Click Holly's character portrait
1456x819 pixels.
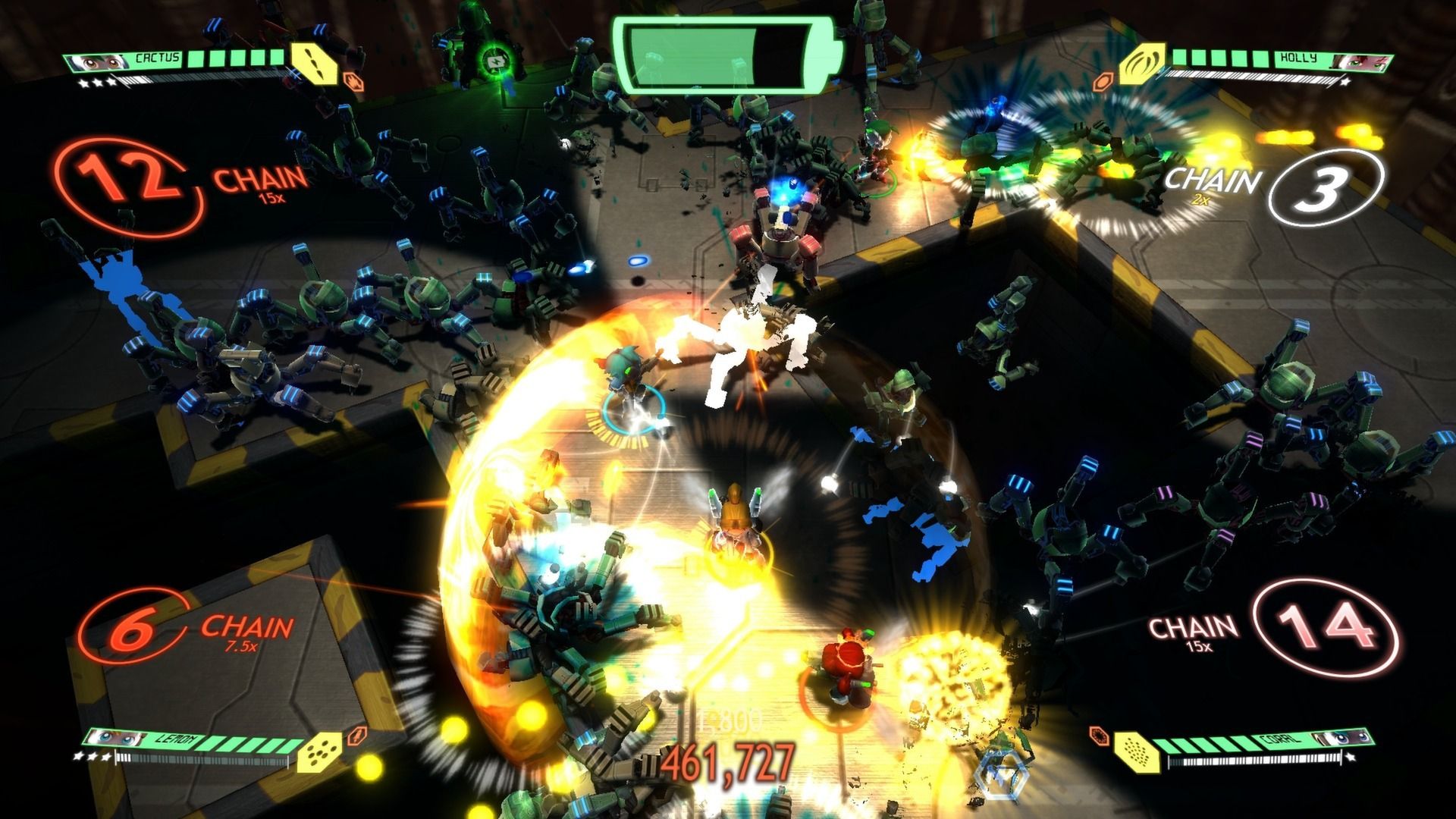tap(1363, 63)
